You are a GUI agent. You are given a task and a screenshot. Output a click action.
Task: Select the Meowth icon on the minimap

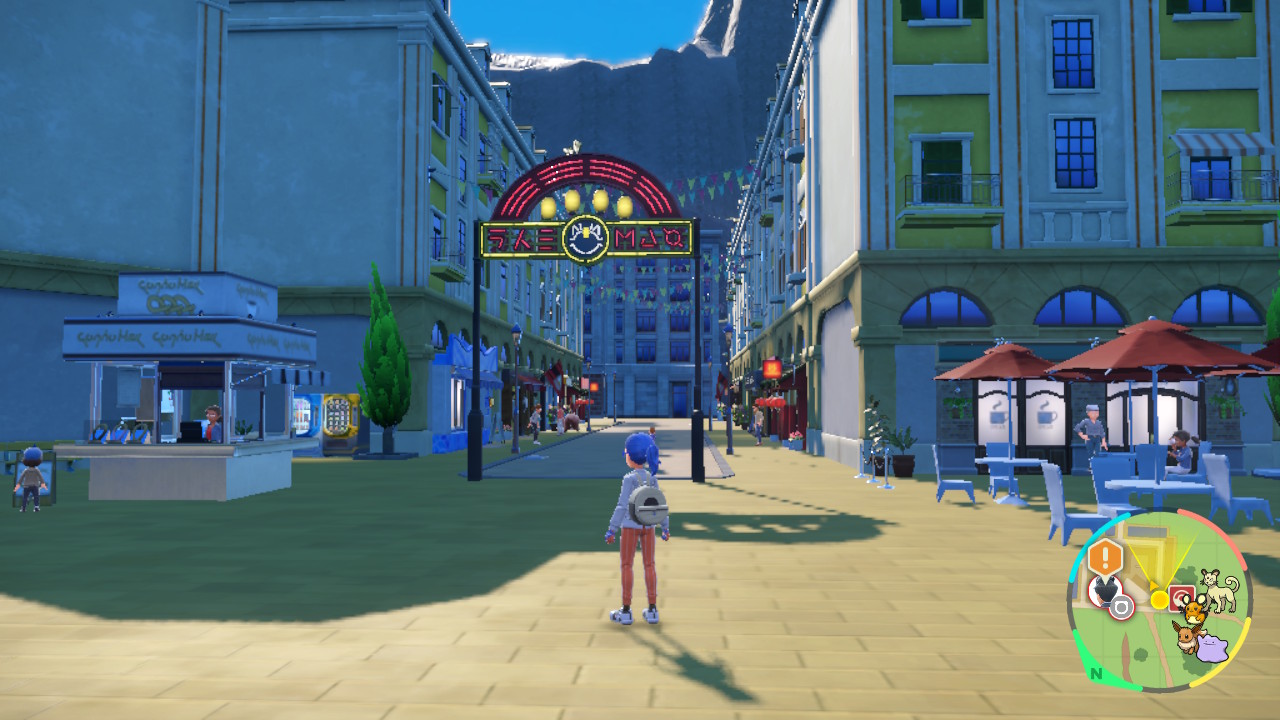(1222, 590)
